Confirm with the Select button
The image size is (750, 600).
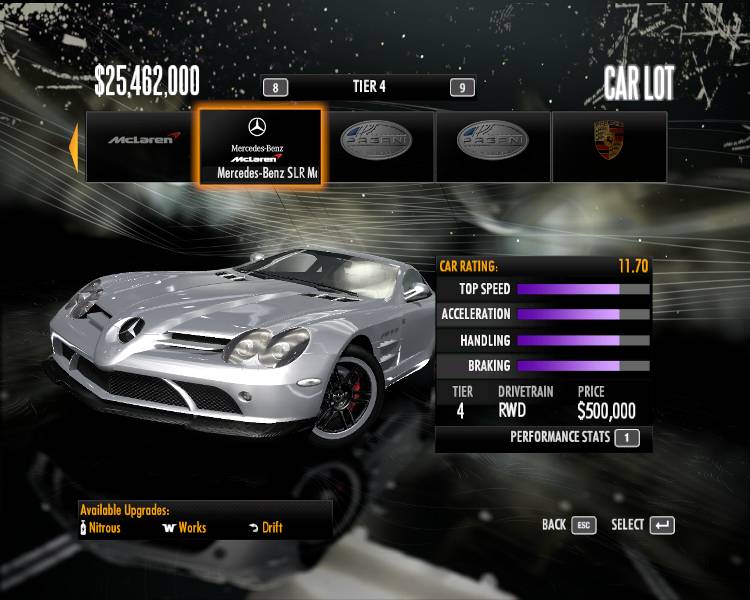[x=642, y=525]
